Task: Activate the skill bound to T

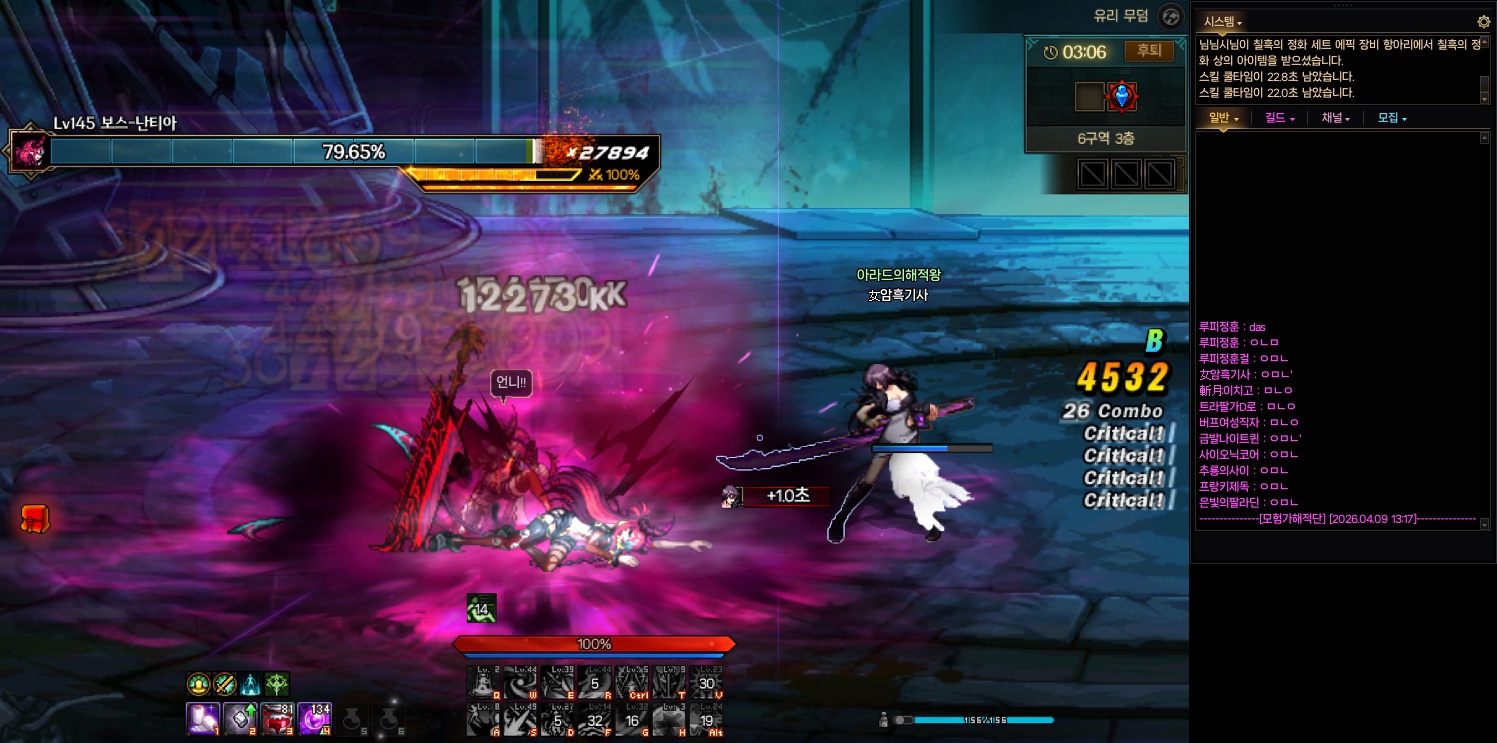Action: pos(668,682)
